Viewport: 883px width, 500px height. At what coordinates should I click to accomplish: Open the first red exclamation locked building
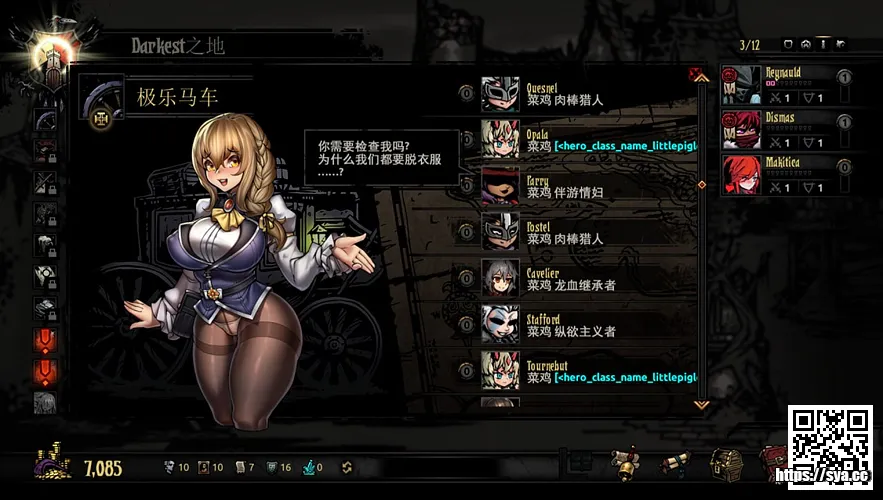(x=46, y=340)
